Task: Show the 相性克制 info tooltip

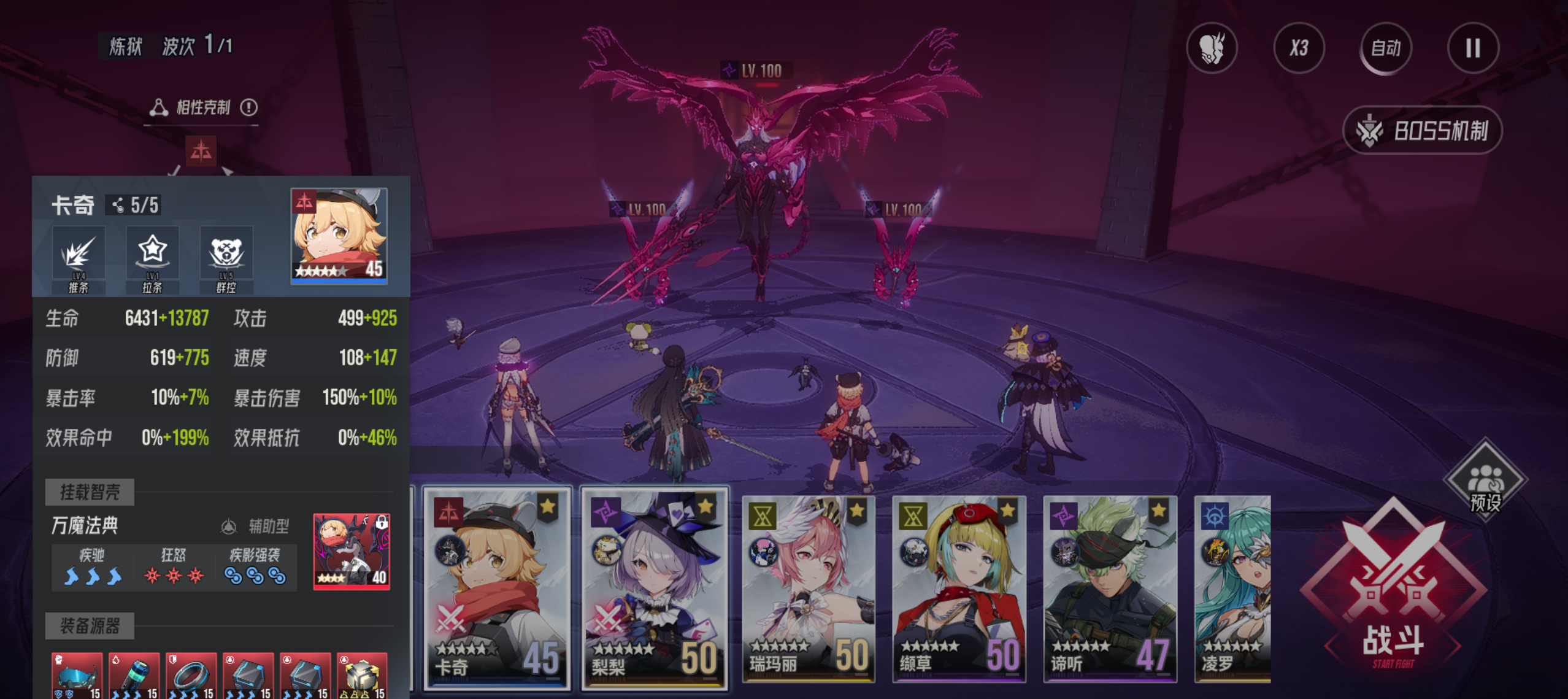Action: tap(248, 108)
